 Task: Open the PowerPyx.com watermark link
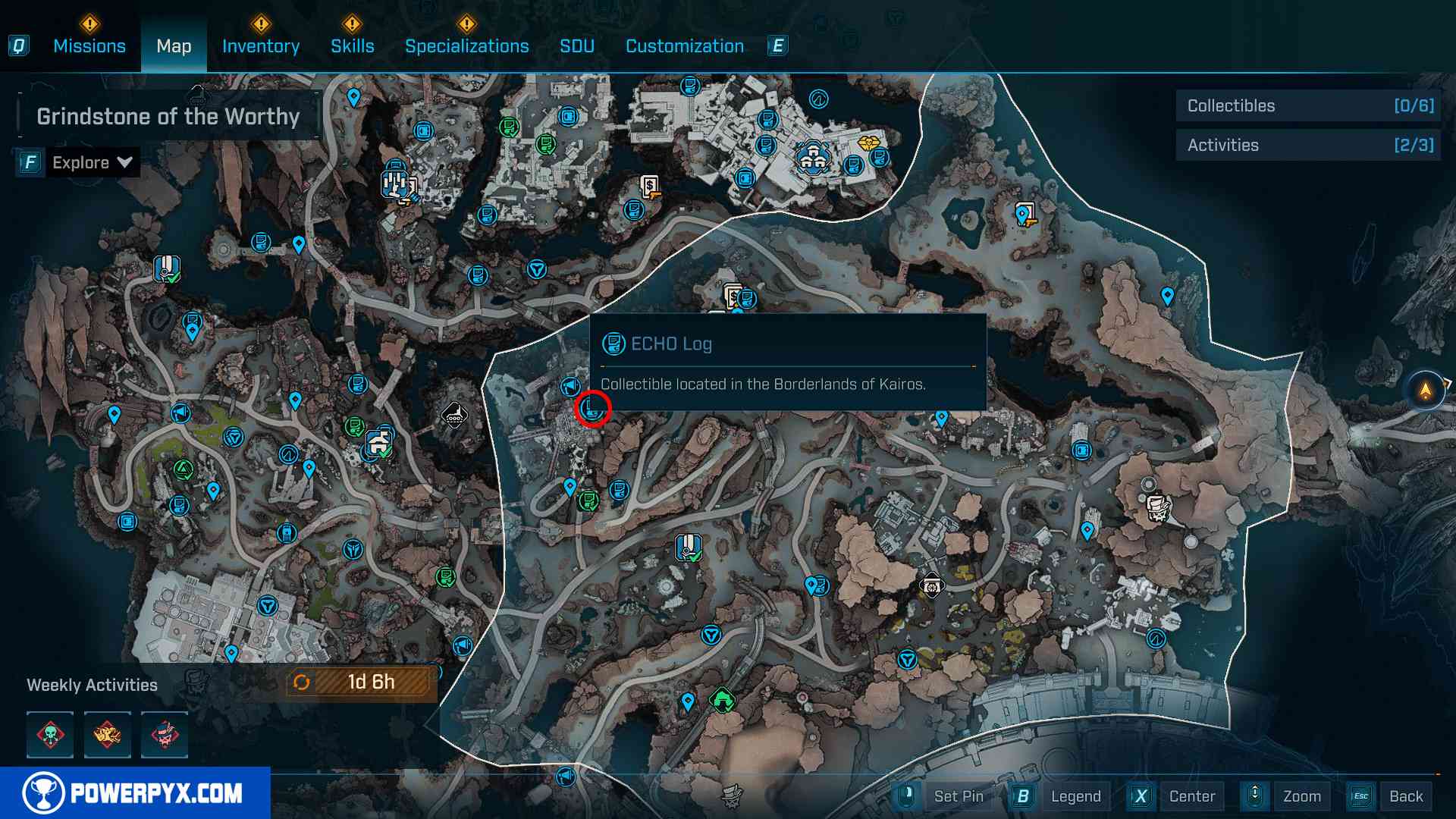click(135, 793)
